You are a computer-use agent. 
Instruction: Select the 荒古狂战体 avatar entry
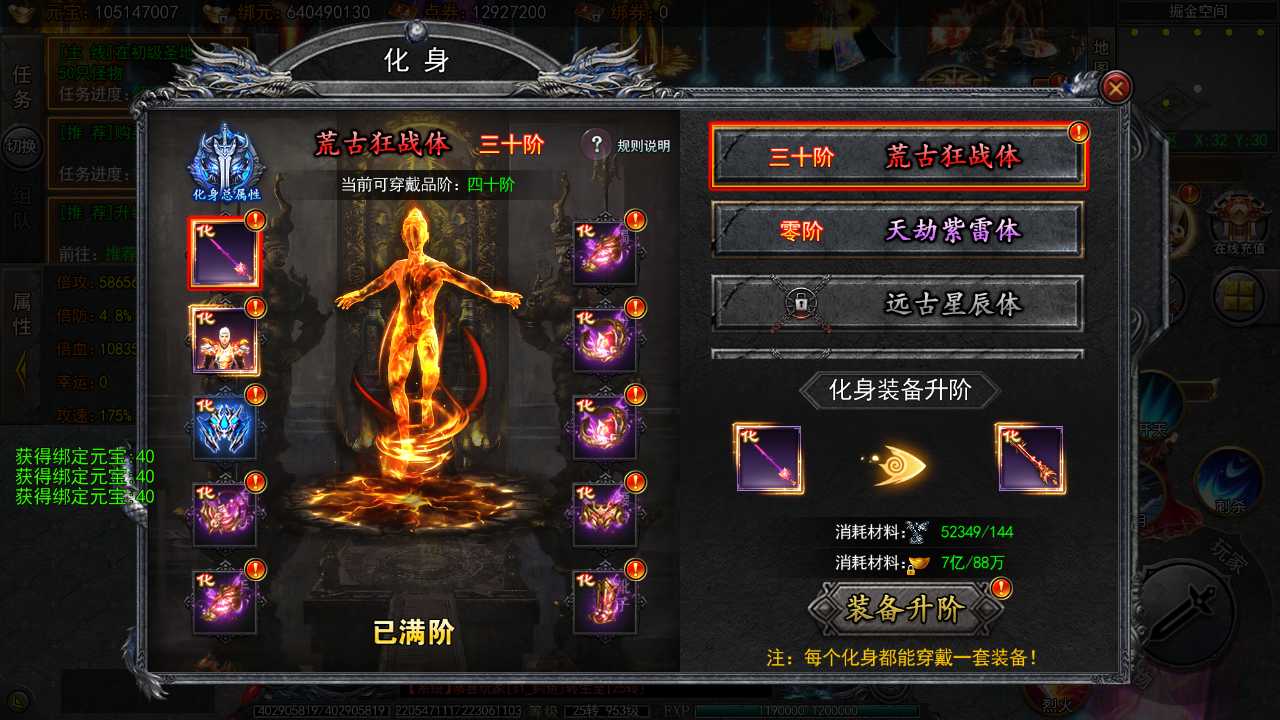[x=895, y=156]
